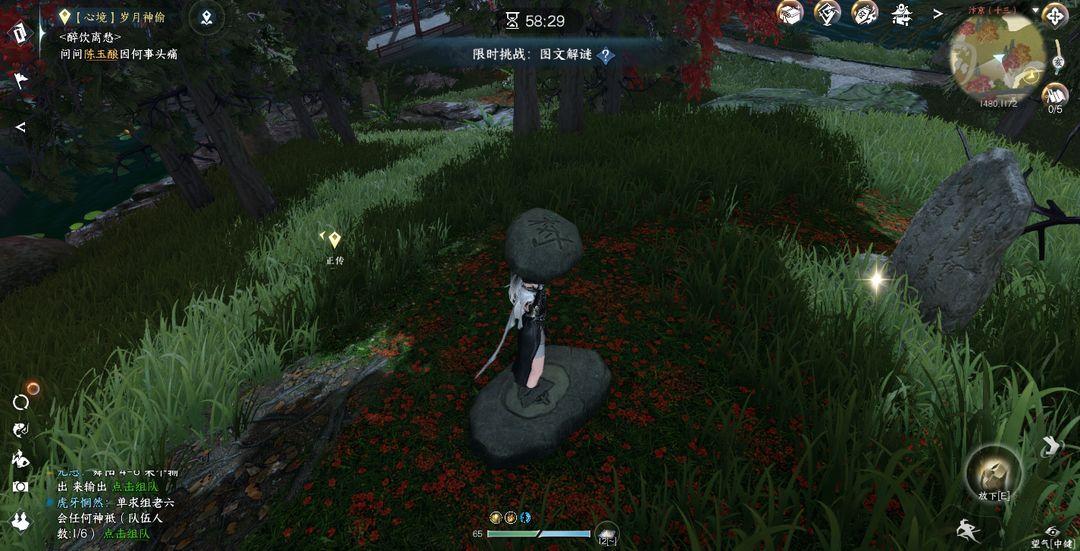Click the quest location marker icon

click(205, 17)
